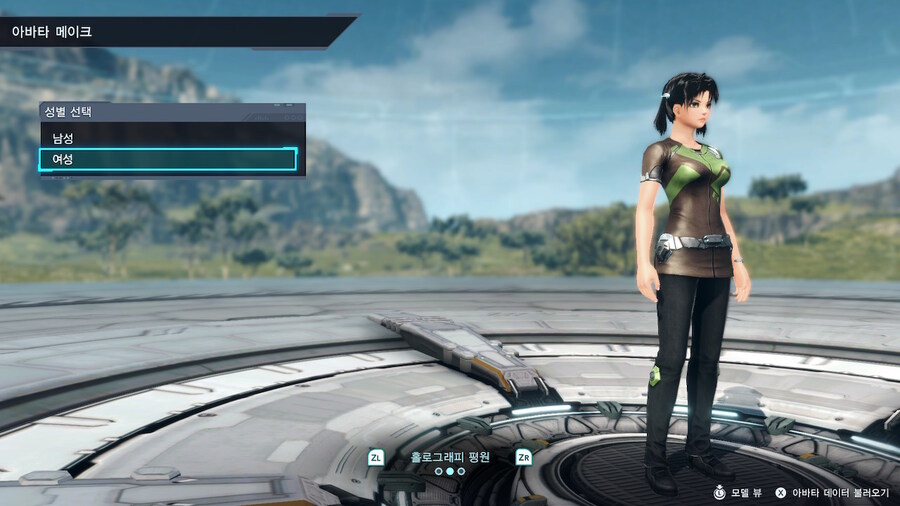Choose the highlighted 여성 (female) option

168,159
